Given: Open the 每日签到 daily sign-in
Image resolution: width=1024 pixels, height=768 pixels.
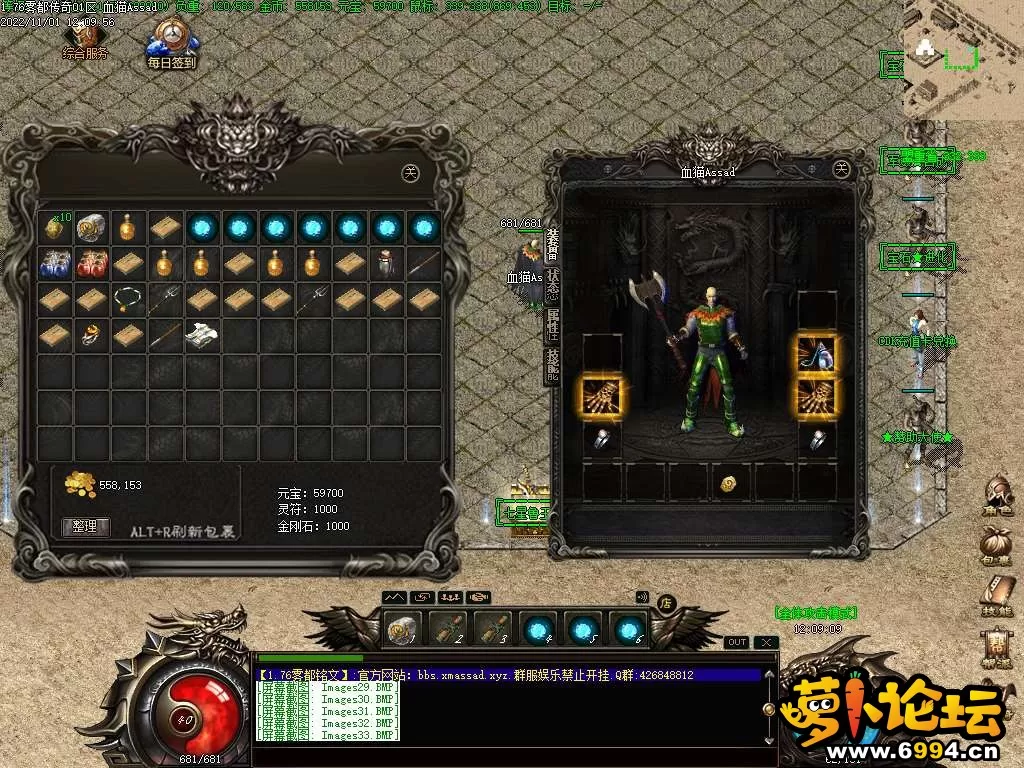Looking at the screenshot, I should [x=172, y=46].
